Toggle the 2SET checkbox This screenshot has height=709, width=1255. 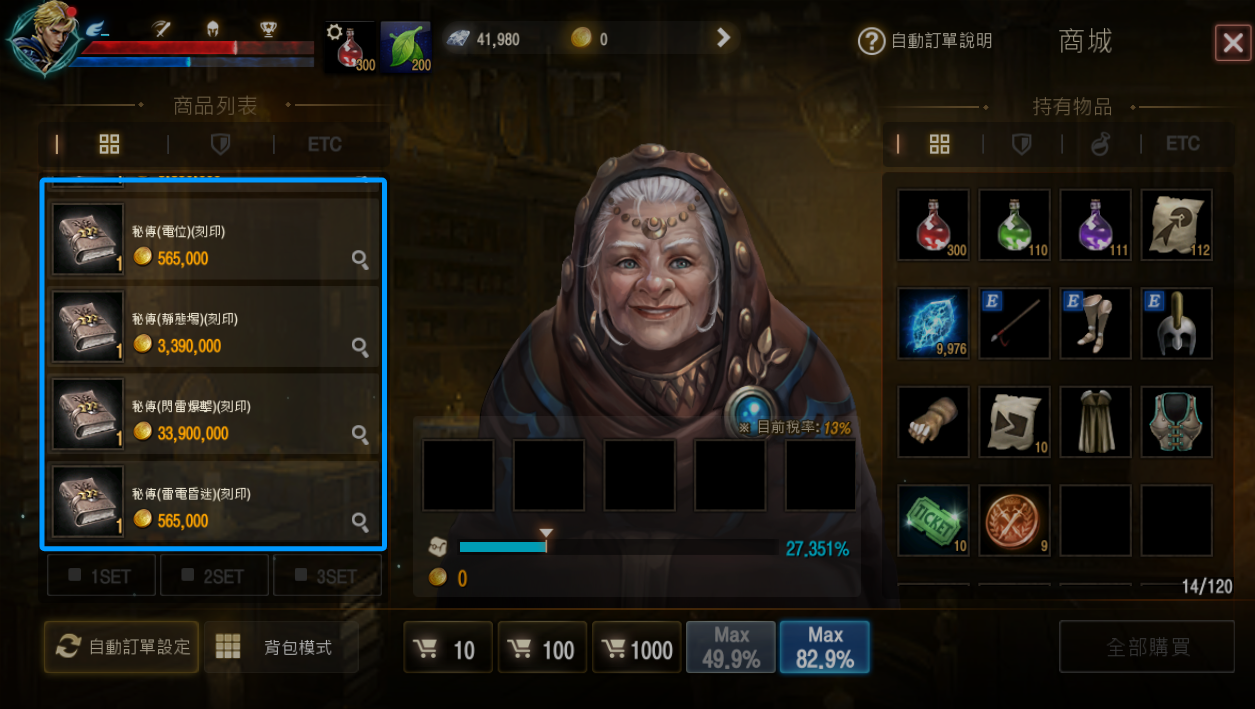(x=215, y=576)
